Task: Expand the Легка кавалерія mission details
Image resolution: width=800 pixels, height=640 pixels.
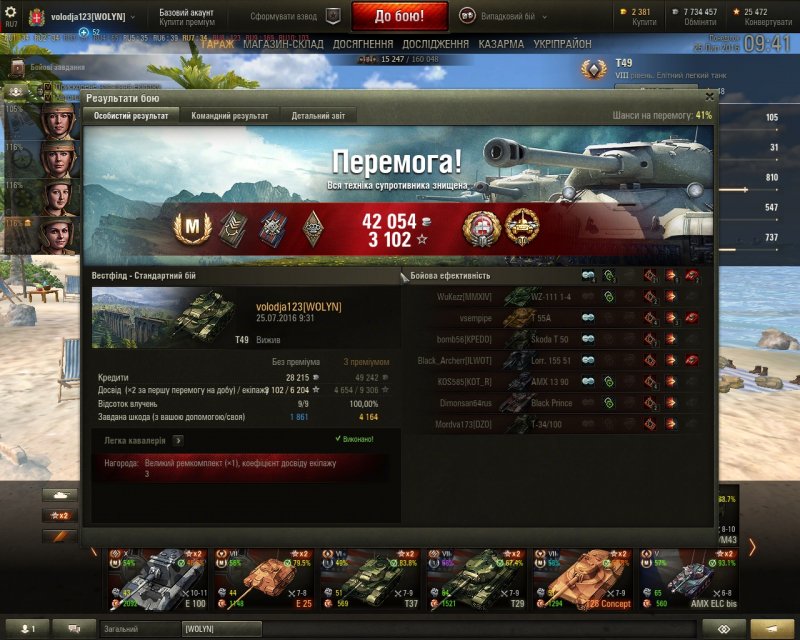Action: [x=178, y=439]
